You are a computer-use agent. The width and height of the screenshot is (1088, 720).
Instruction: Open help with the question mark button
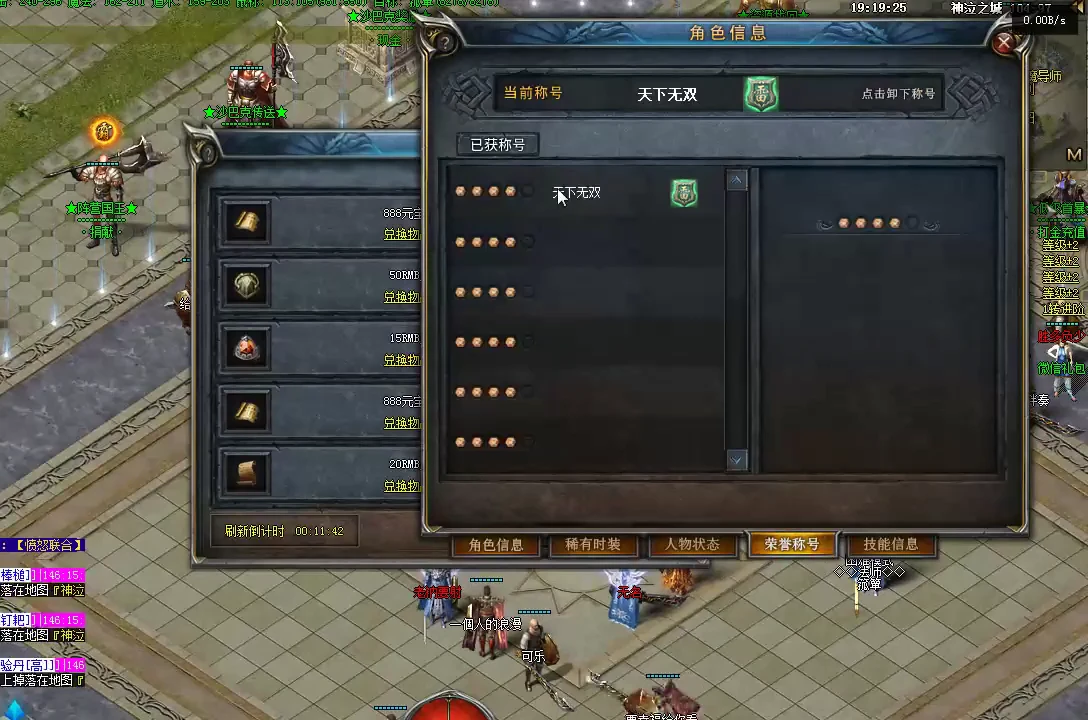coord(443,42)
